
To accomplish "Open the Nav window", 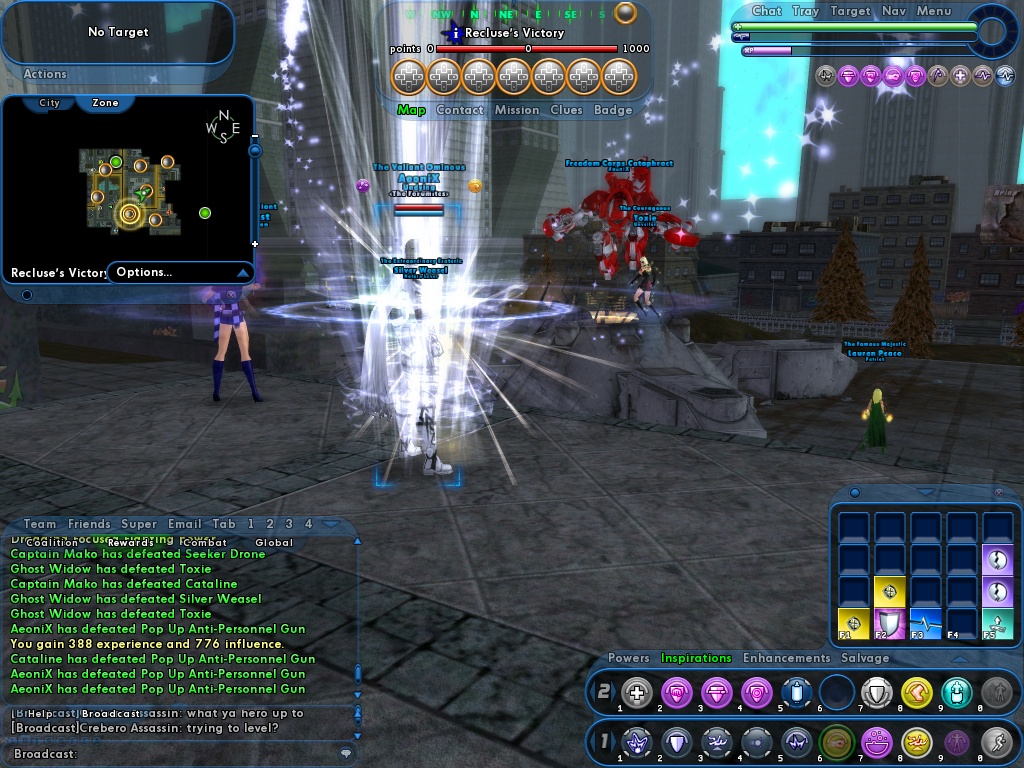I will coord(894,11).
